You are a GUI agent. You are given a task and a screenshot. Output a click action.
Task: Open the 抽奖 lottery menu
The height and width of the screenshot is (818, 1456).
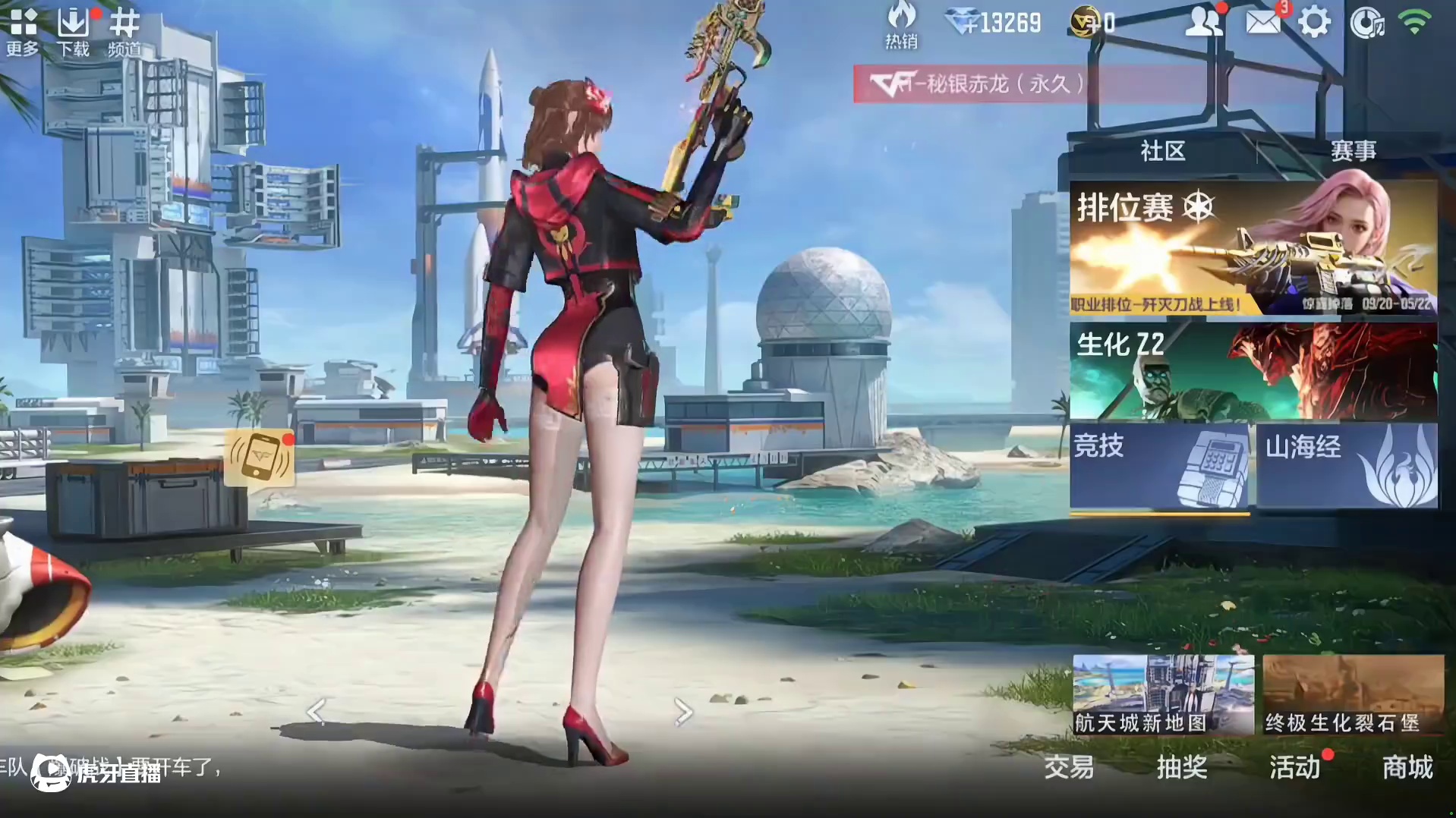click(x=1182, y=767)
